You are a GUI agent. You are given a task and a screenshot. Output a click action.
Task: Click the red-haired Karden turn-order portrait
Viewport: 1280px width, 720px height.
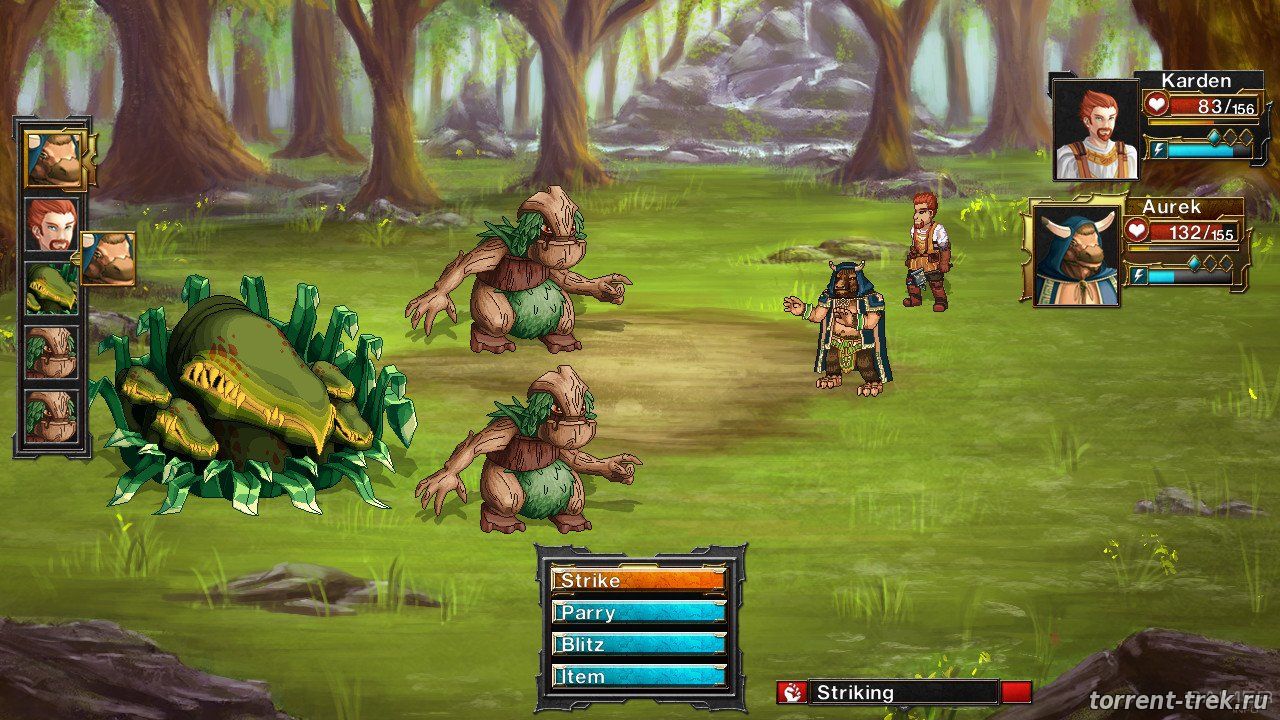click(x=50, y=225)
